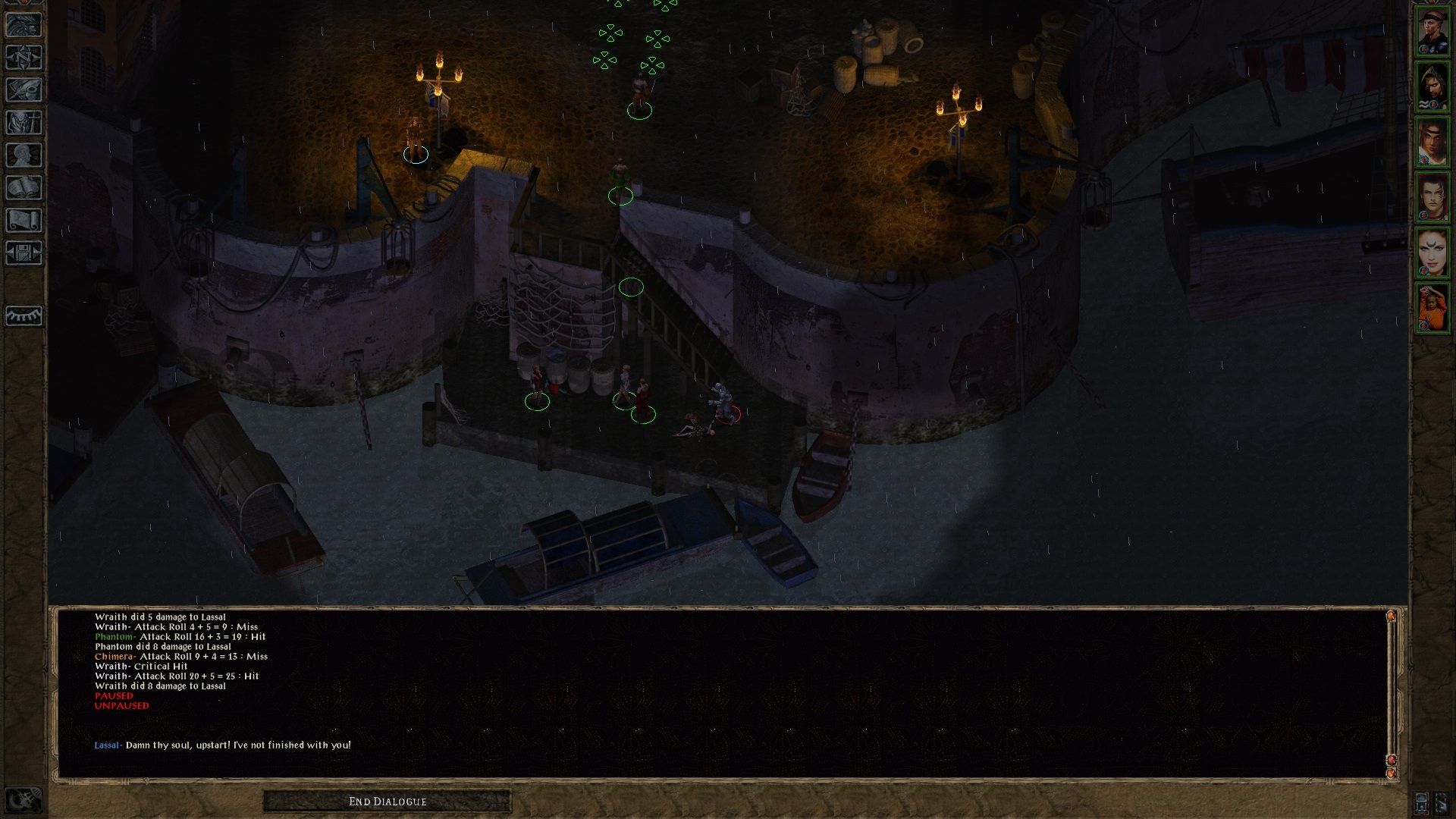Select the portrait with the headband and cap
The width and height of the screenshot is (1456, 819).
(1432, 31)
